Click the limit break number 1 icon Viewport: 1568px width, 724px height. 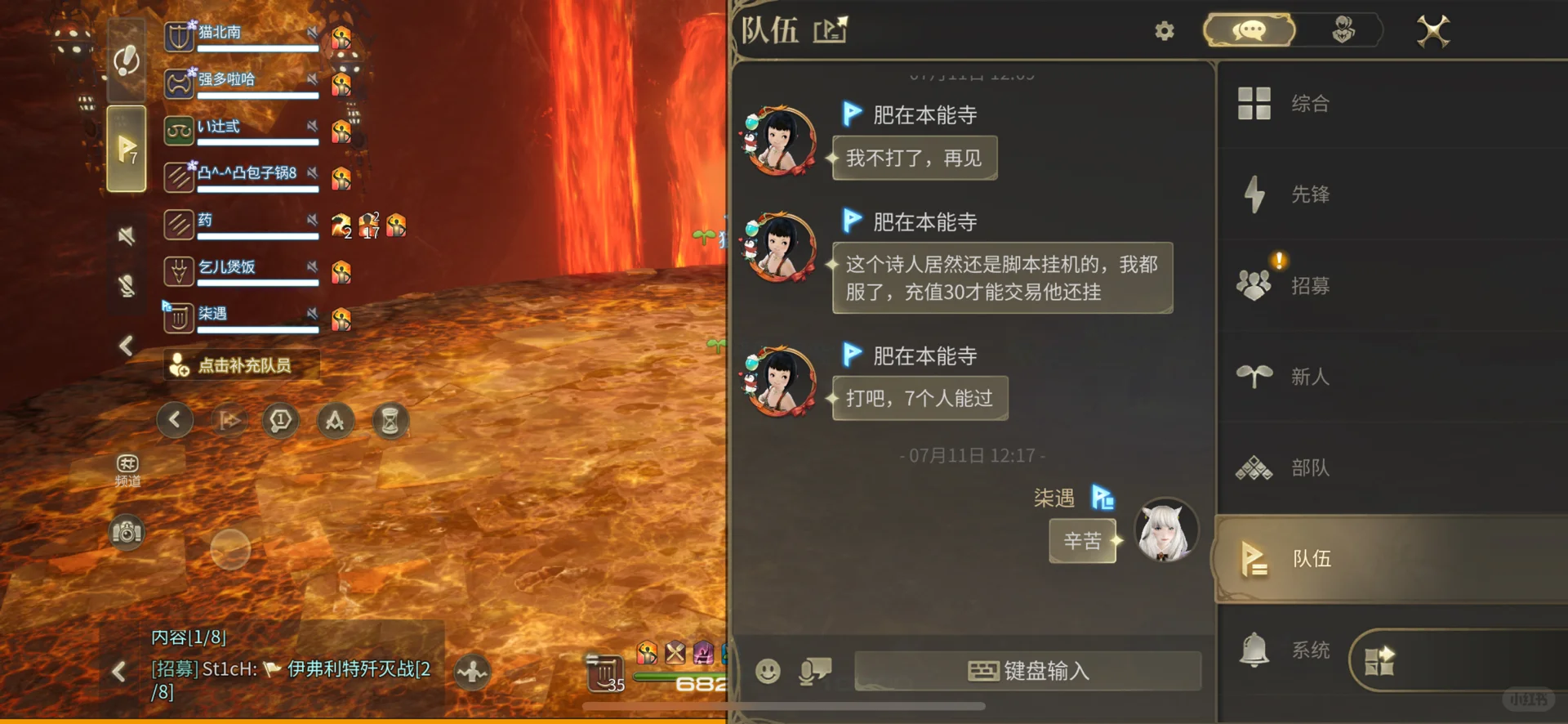click(x=280, y=419)
